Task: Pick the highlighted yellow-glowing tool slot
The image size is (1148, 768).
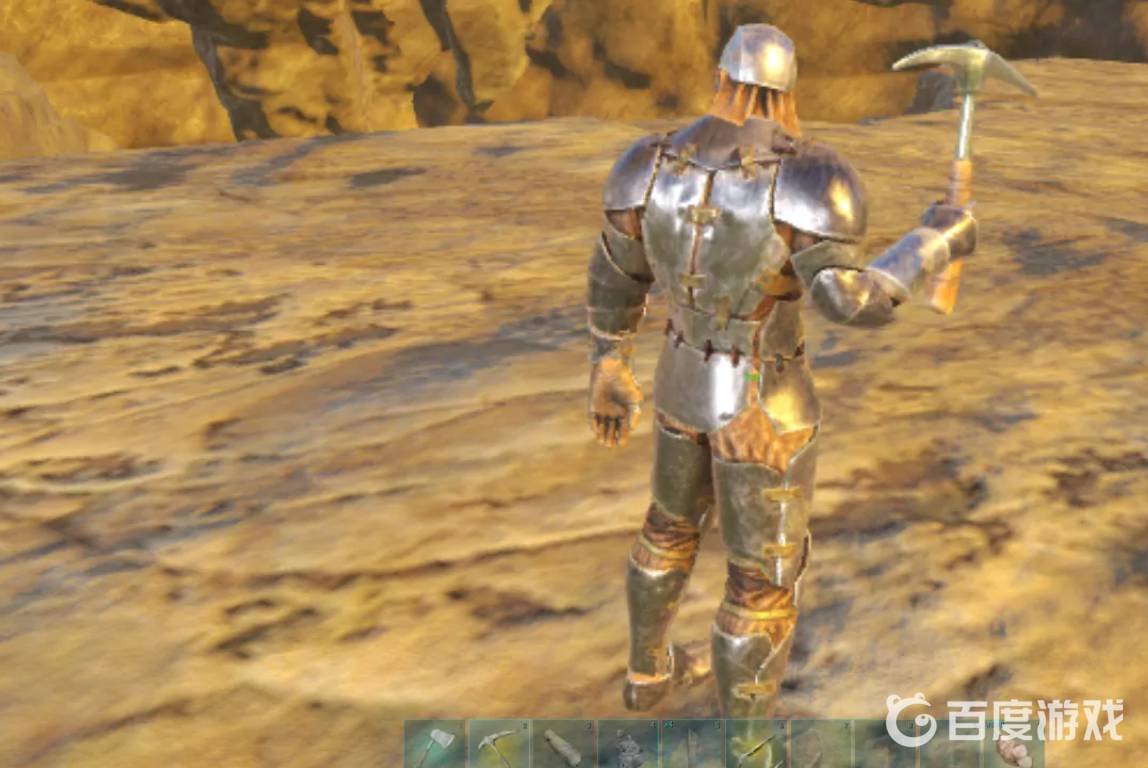Action: (755, 745)
